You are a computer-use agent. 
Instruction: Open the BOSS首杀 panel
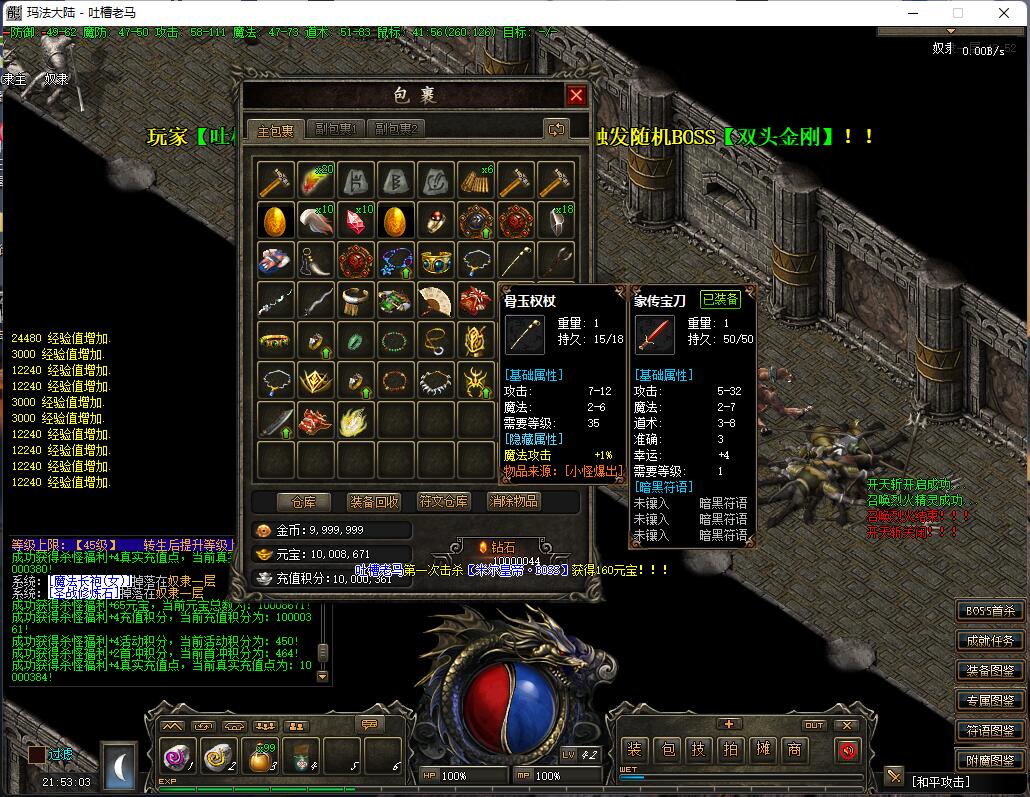pyautogui.click(x=990, y=611)
